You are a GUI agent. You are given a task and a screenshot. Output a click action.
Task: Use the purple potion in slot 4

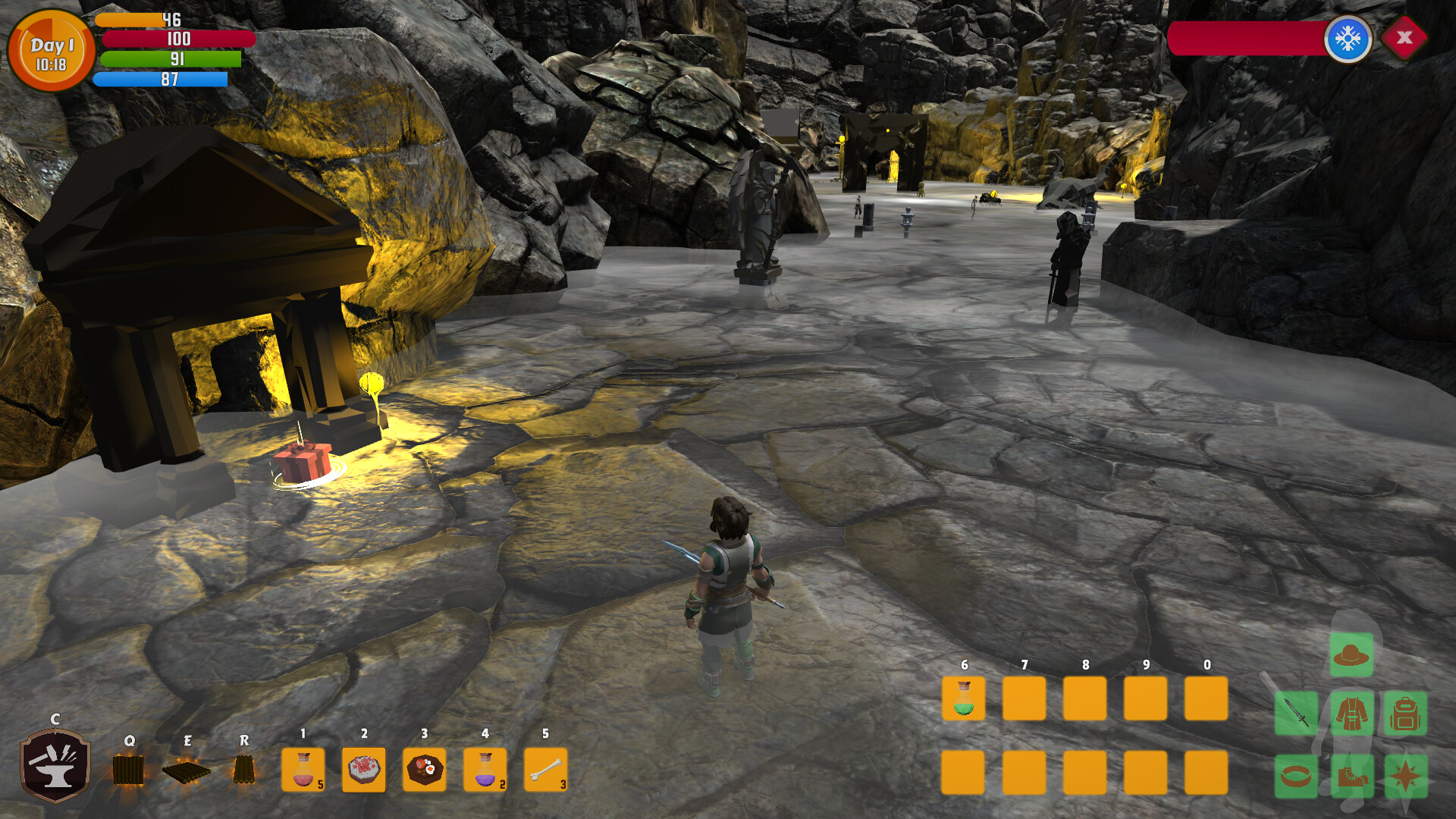point(485,770)
